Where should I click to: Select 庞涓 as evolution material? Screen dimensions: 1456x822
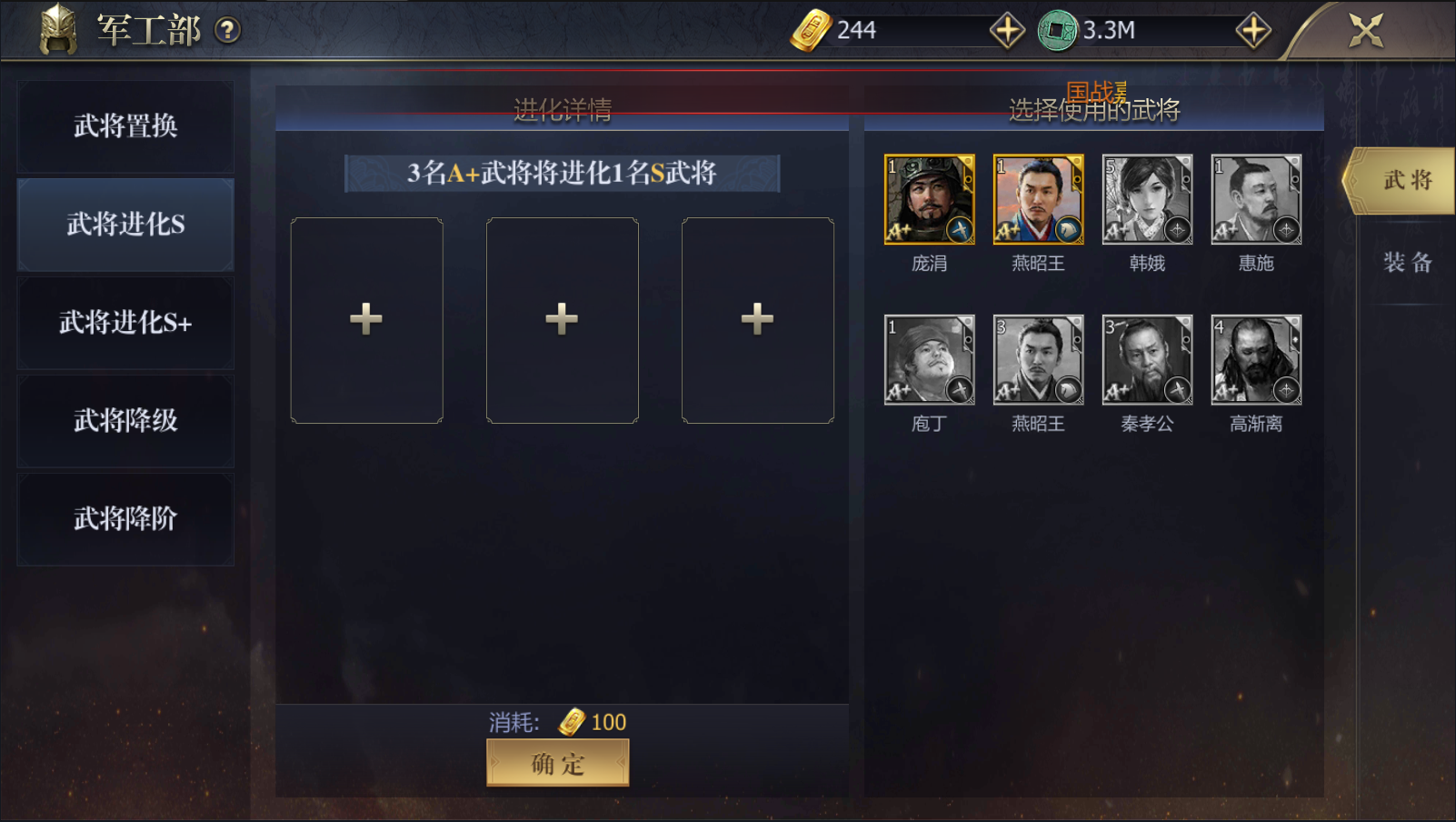[929, 197]
